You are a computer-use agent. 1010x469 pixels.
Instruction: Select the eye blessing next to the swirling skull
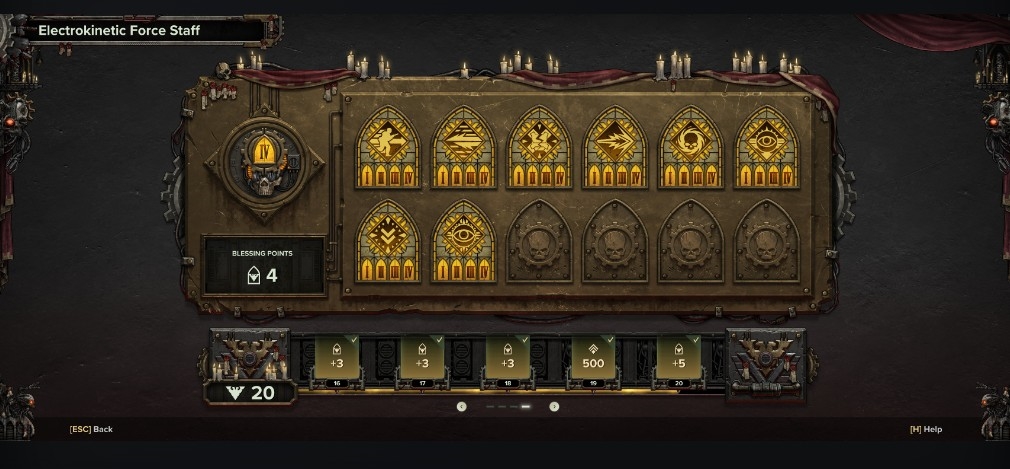766,147
